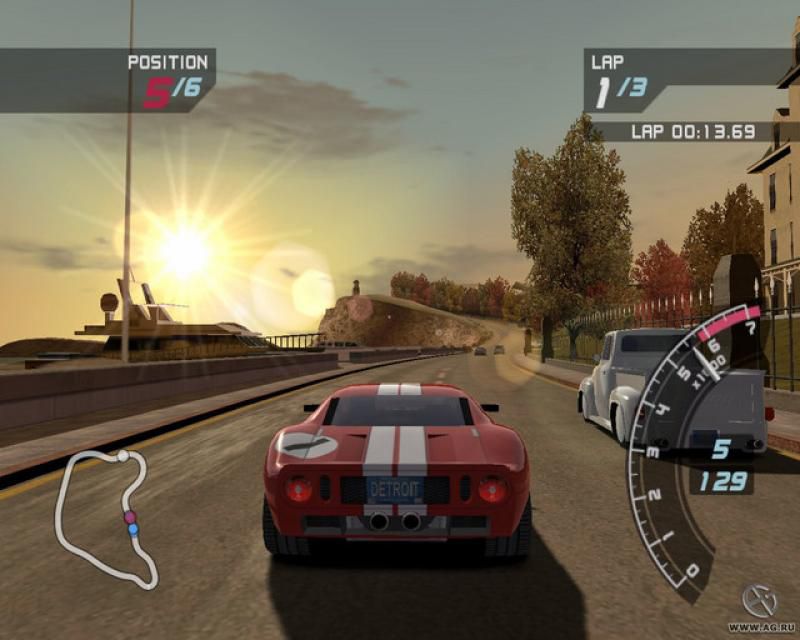This screenshot has height=640, width=800.
Task: Click the AG.ru watermark logo
Action: tap(760, 602)
